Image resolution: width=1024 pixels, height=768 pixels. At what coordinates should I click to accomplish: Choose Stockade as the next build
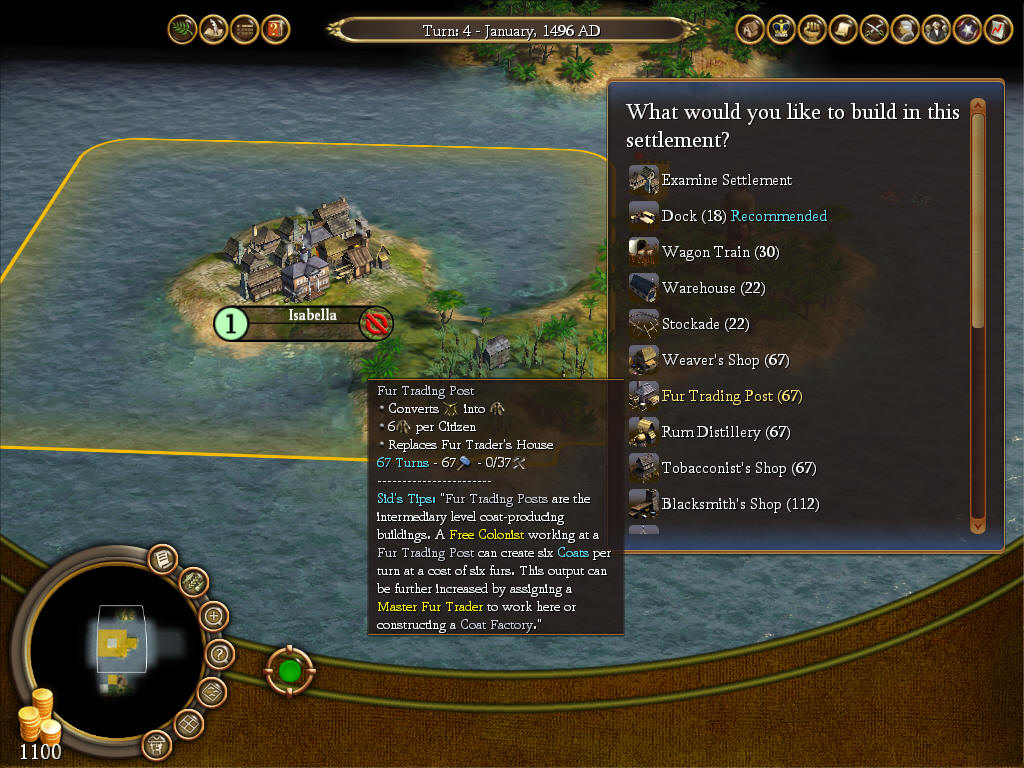tap(705, 324)
